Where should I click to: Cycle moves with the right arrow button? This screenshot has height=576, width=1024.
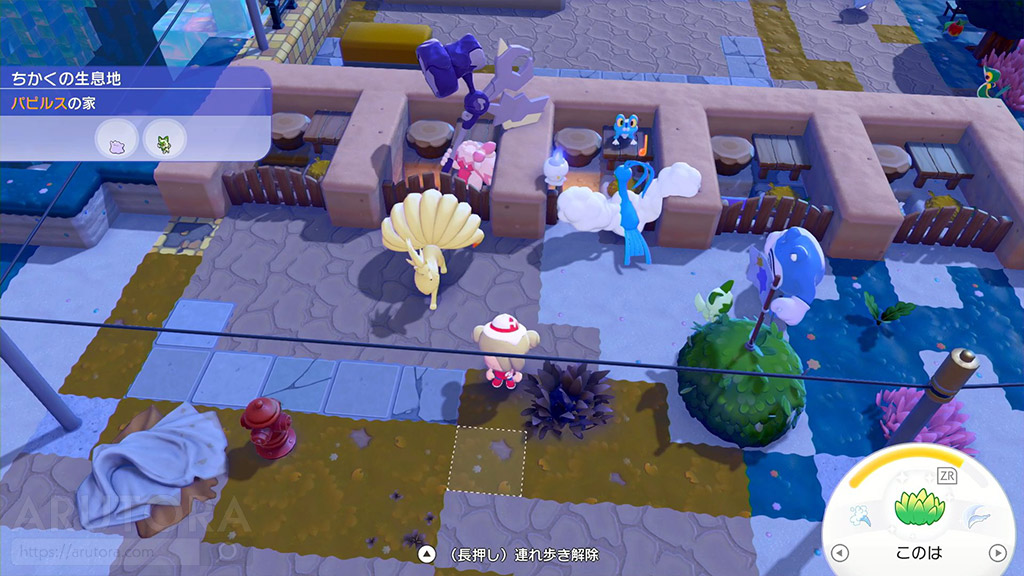(x=997, y=552)
